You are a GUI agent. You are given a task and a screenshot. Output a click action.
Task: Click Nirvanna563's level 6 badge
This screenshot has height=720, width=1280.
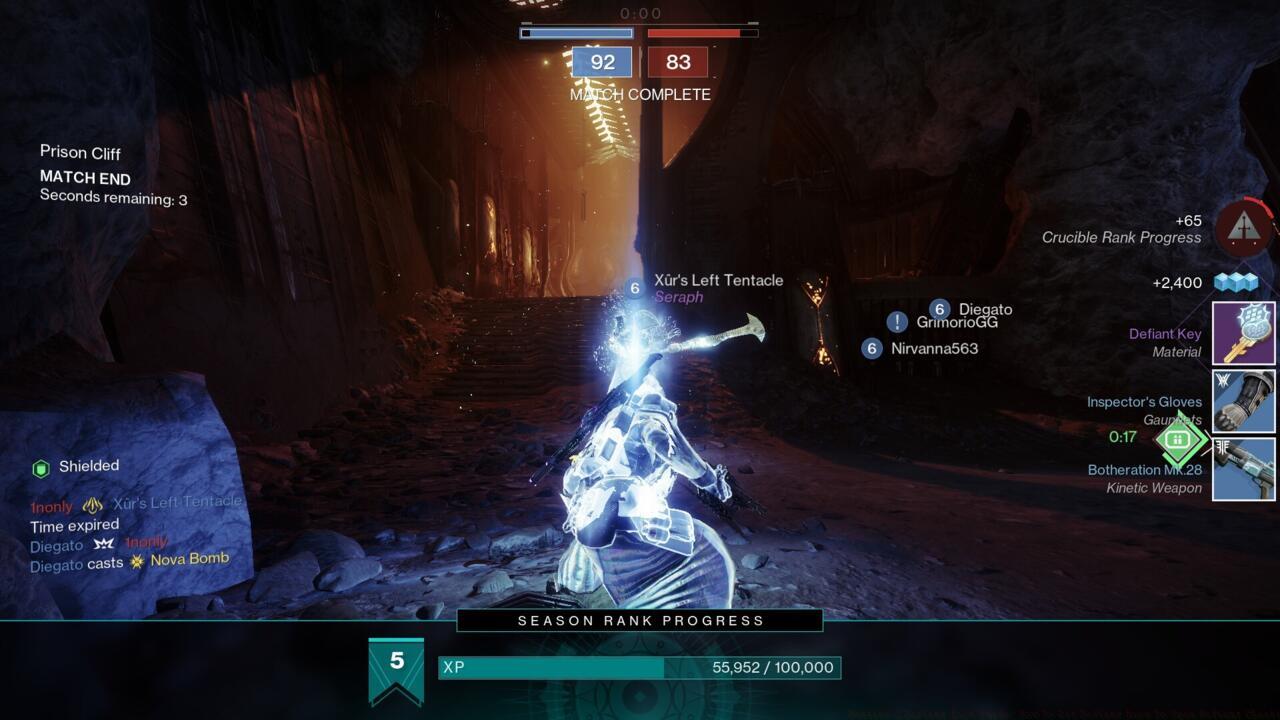pyautogui.click(x=870, y=349)
